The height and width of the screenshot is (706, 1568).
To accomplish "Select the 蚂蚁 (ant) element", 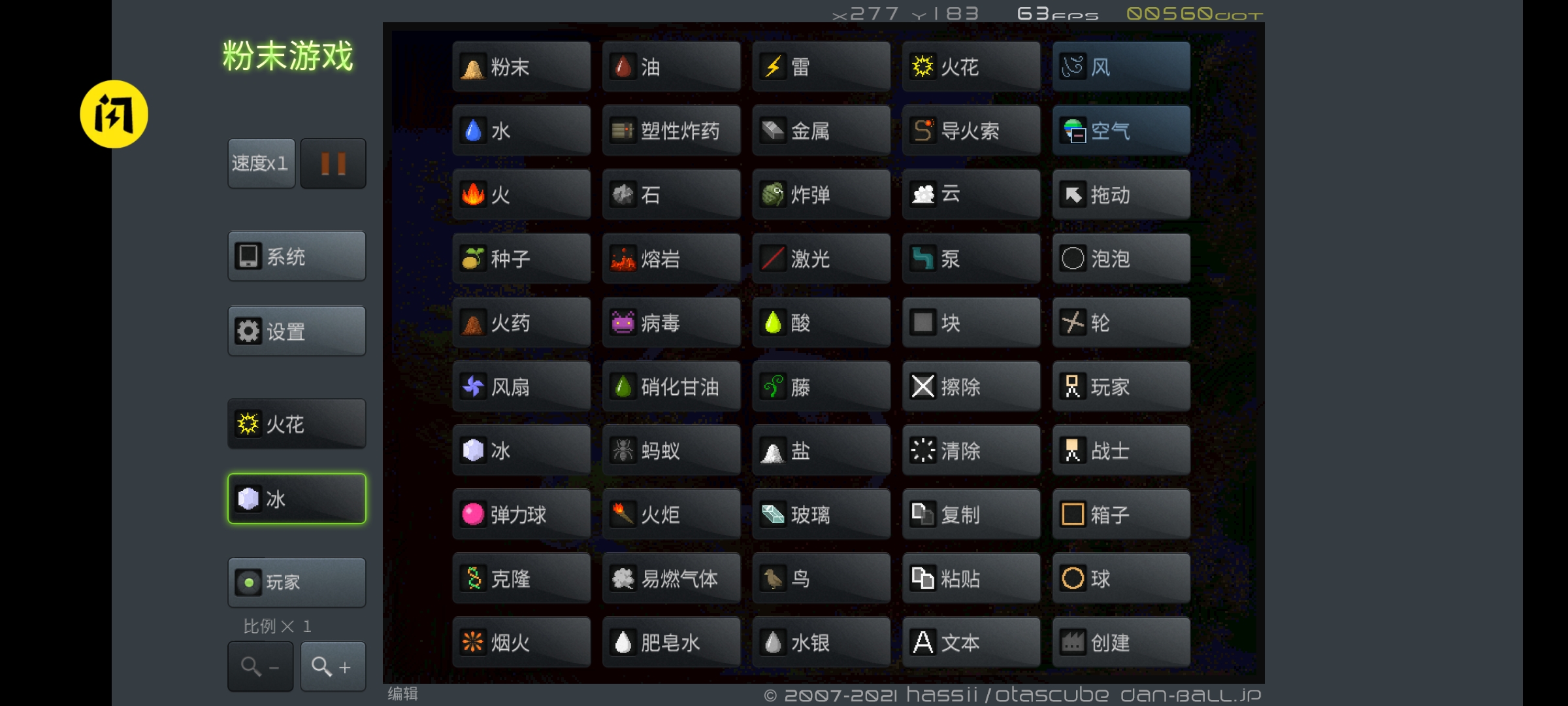I will click(x=671, y=450).
